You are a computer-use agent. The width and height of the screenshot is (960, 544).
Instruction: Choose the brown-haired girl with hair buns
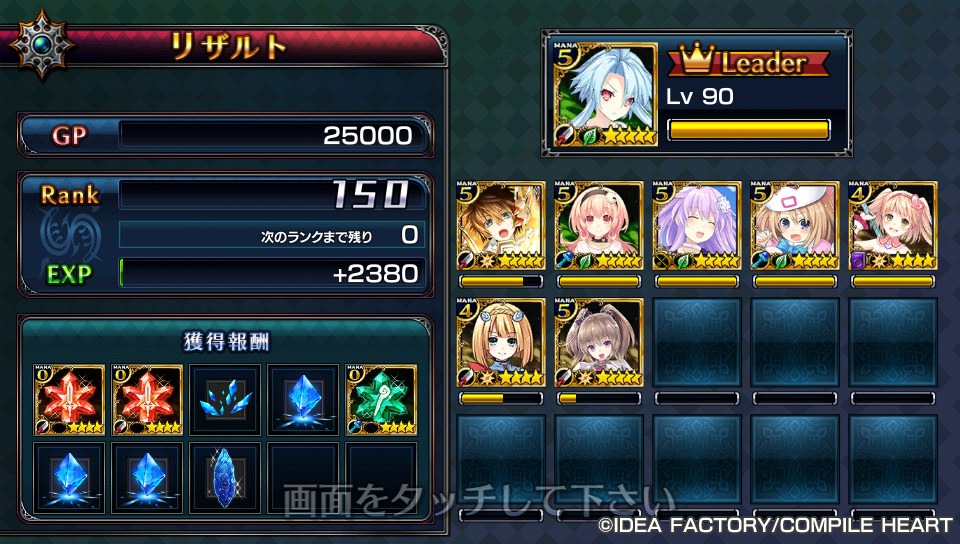(x=599, y=343)
